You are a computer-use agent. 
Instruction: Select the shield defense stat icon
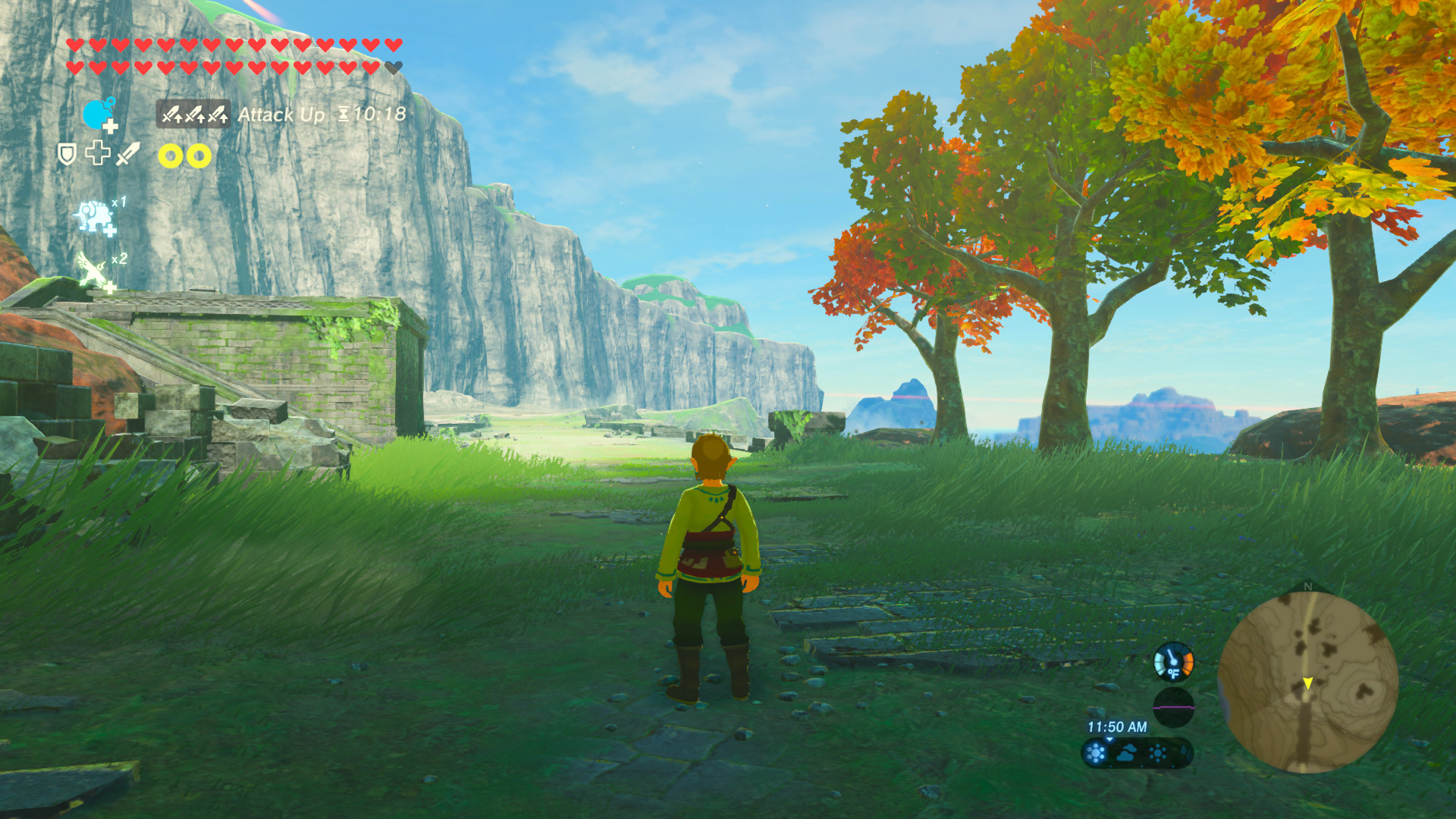pyautogui.click(x=67, y=154)
